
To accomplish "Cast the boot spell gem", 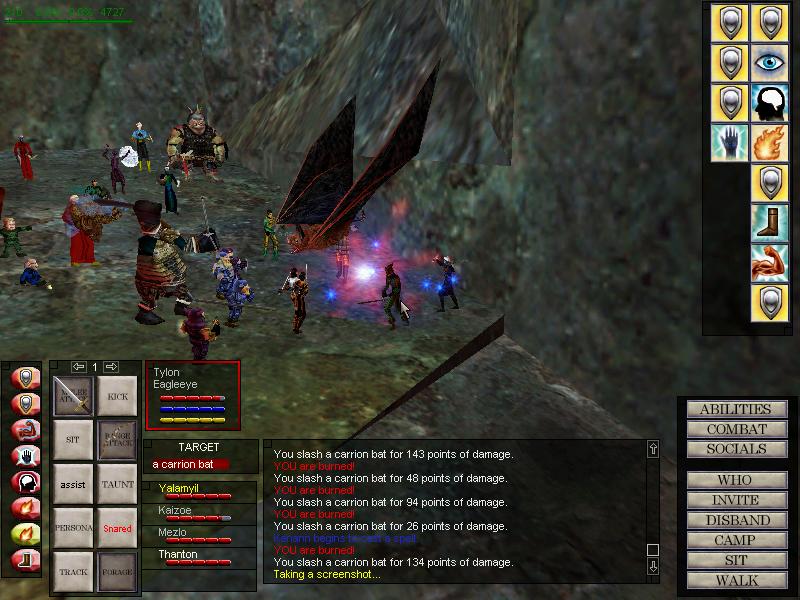I will coord(770,223).
